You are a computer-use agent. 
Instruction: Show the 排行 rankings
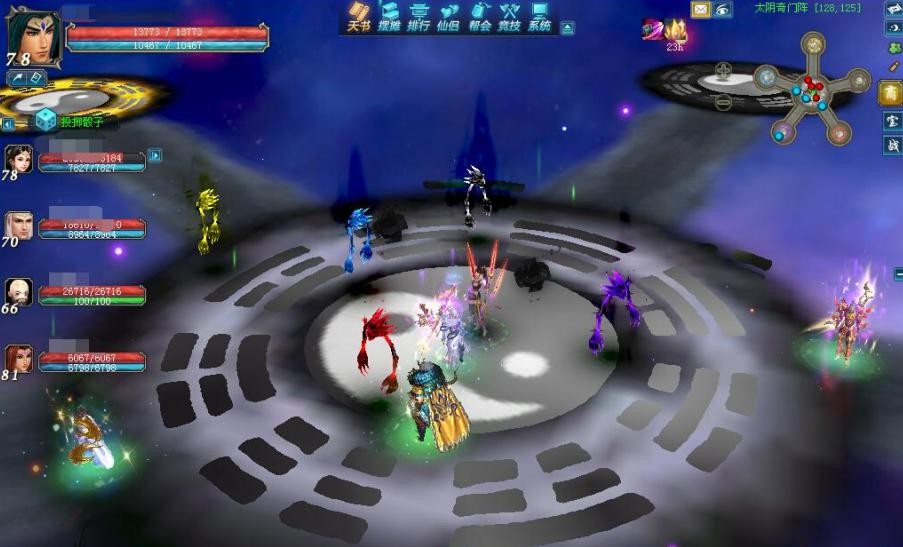pos(419,17)
